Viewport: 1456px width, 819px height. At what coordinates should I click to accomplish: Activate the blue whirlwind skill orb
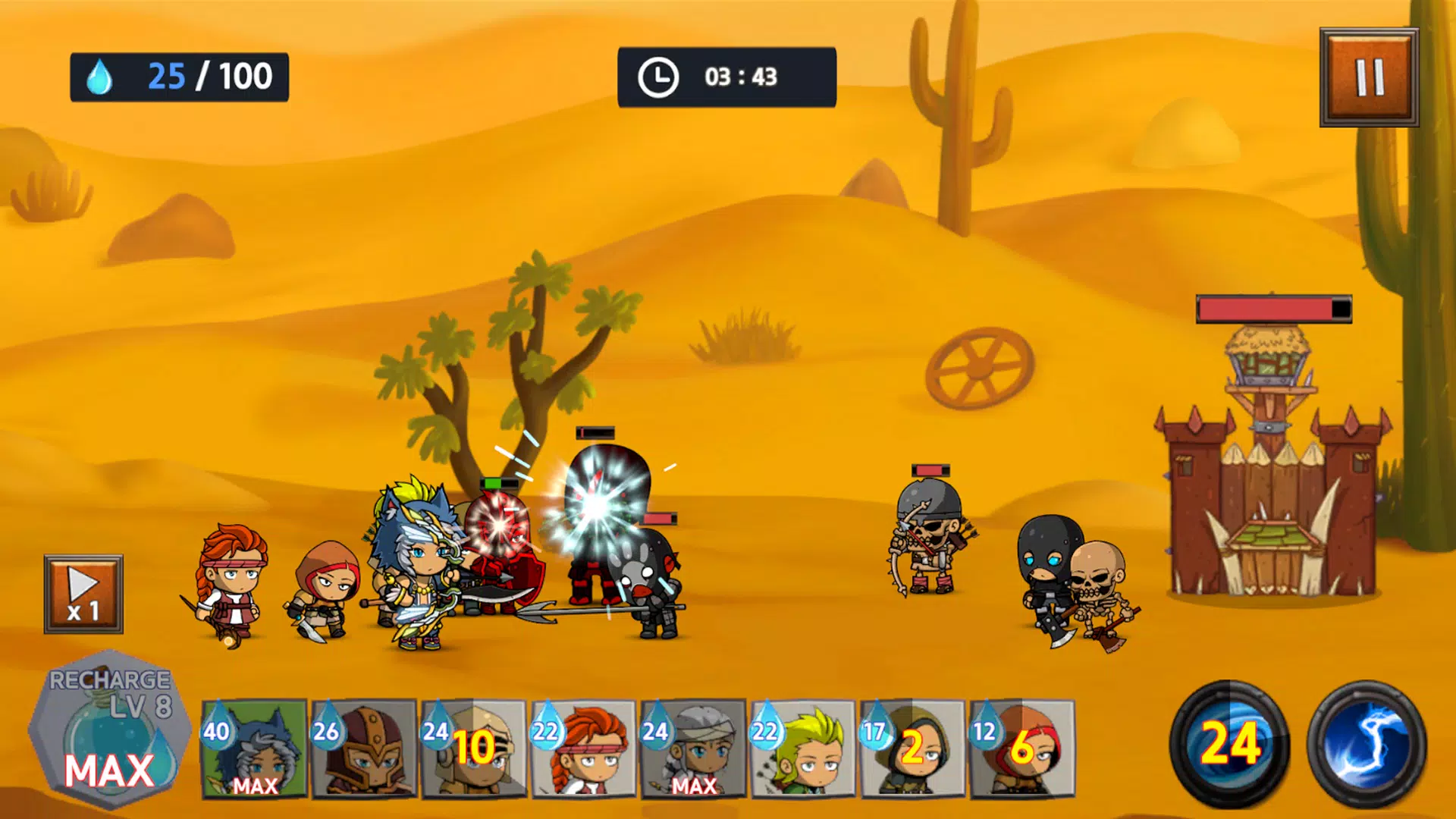point(1229,743)
